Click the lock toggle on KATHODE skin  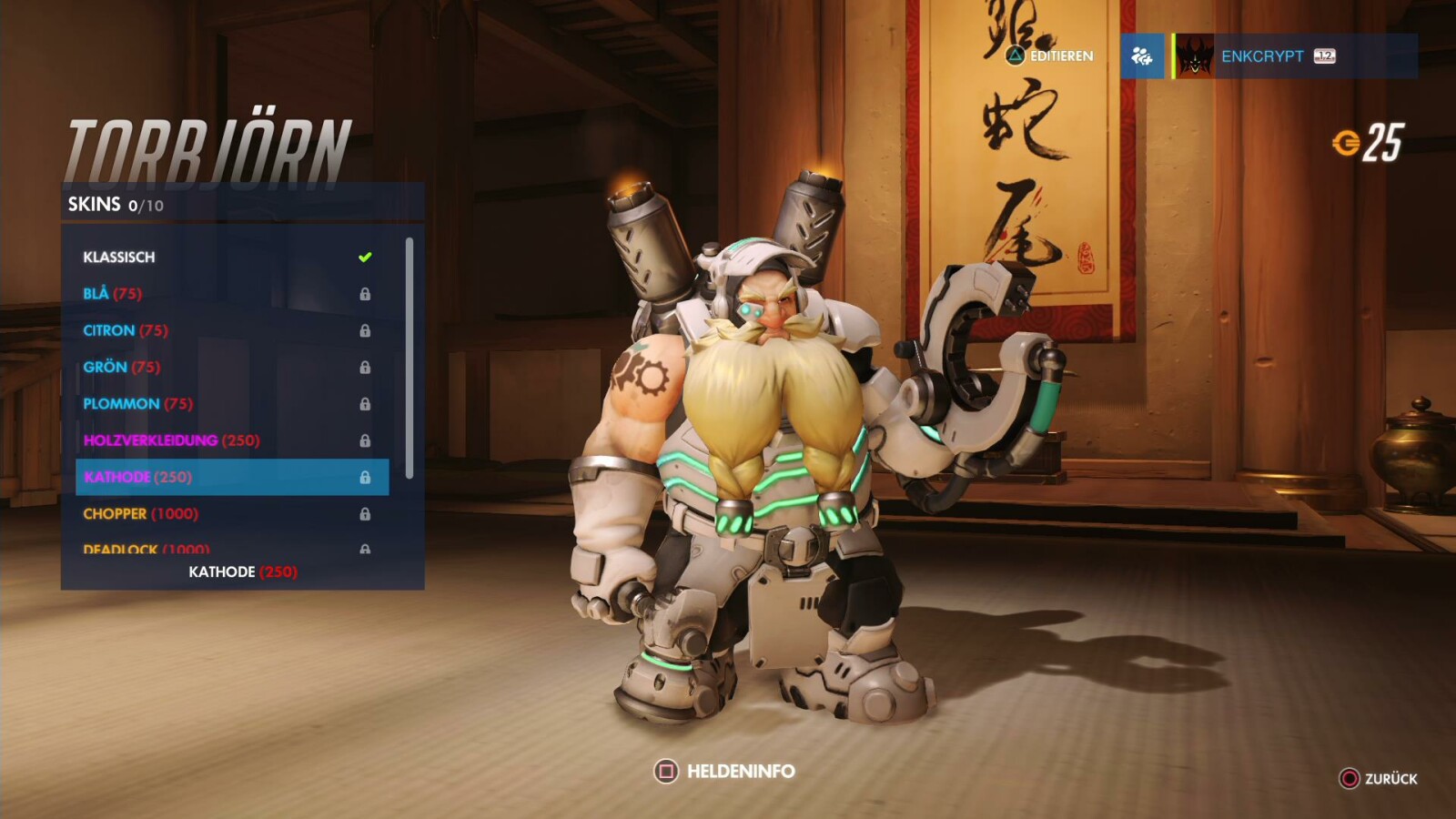pyautogui.click(x=366, y=477)
